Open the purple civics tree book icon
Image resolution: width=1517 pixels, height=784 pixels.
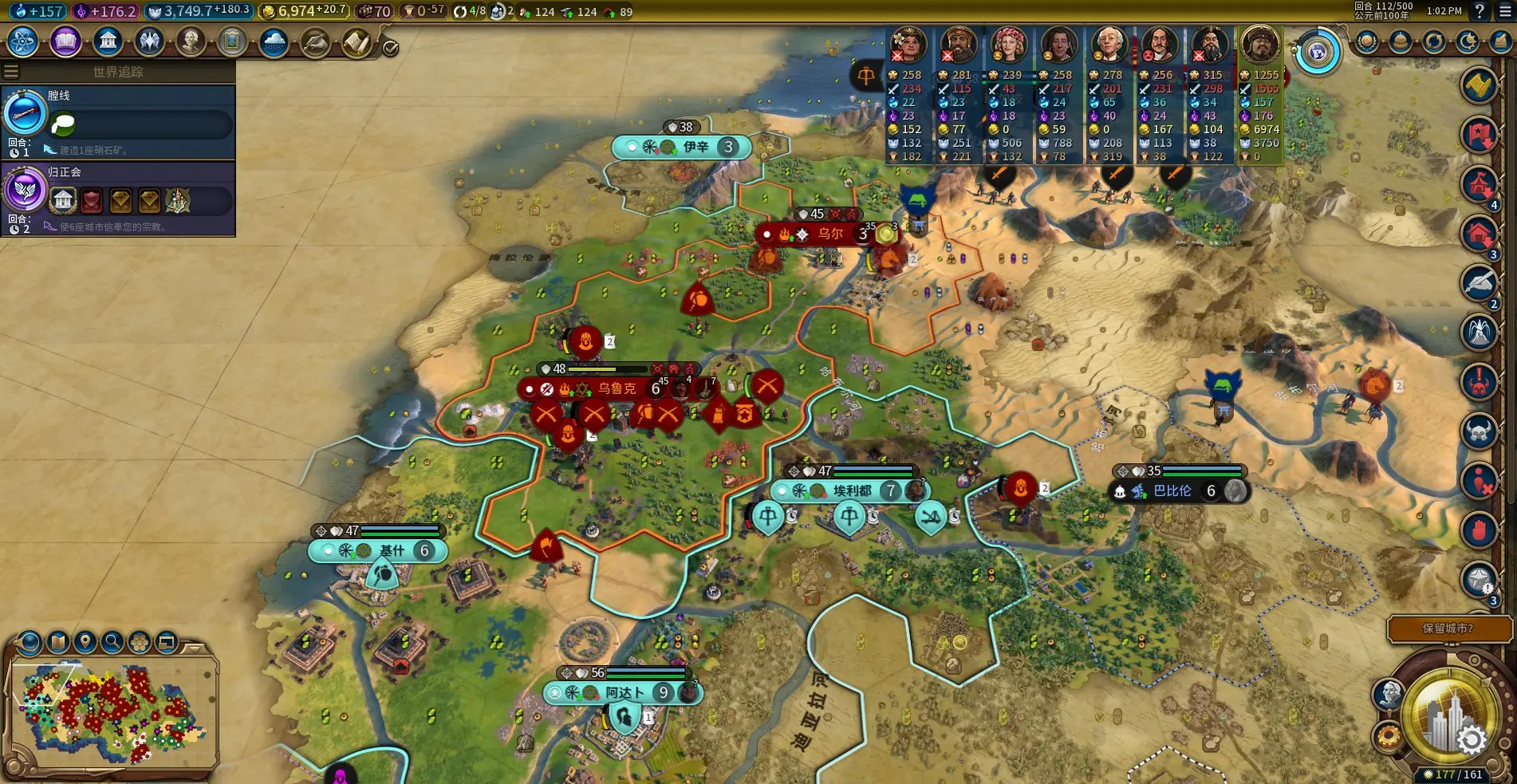[x=65, y=41]
